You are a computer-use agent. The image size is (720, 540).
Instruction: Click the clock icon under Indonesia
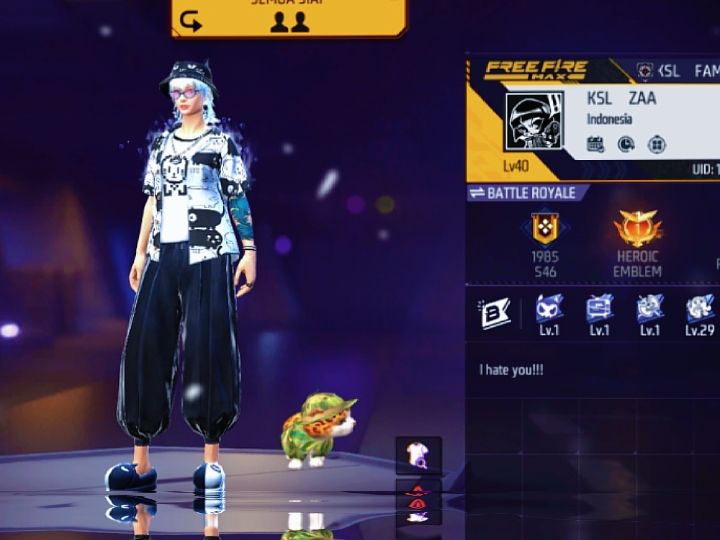(x=626, y=144)
